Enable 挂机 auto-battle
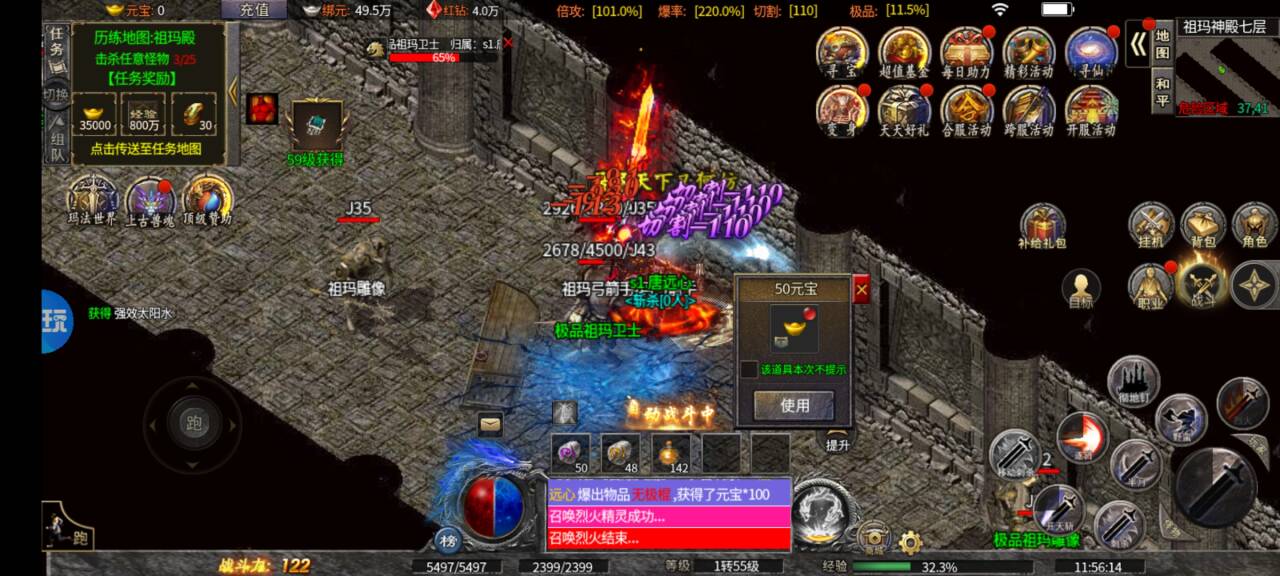1280x576 pixels. coord(1151,226)
